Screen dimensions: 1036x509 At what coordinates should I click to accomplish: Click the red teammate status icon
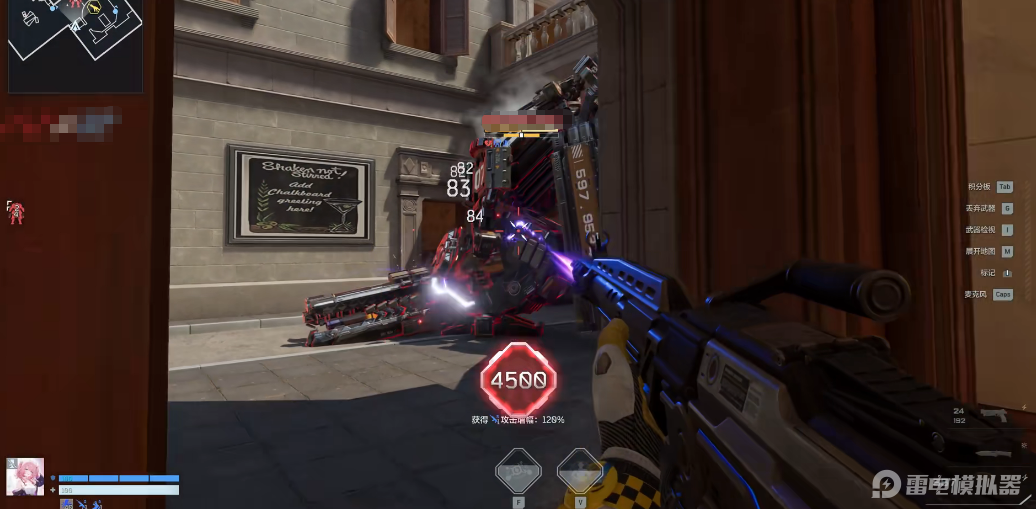(x=15, y=210)
